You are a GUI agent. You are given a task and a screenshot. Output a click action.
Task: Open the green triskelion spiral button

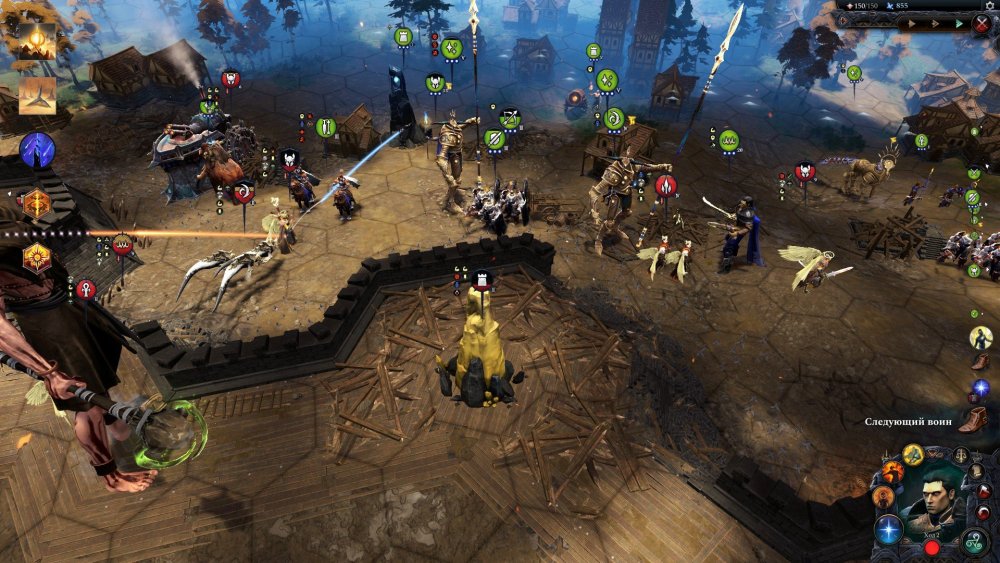tap(975, 543)
